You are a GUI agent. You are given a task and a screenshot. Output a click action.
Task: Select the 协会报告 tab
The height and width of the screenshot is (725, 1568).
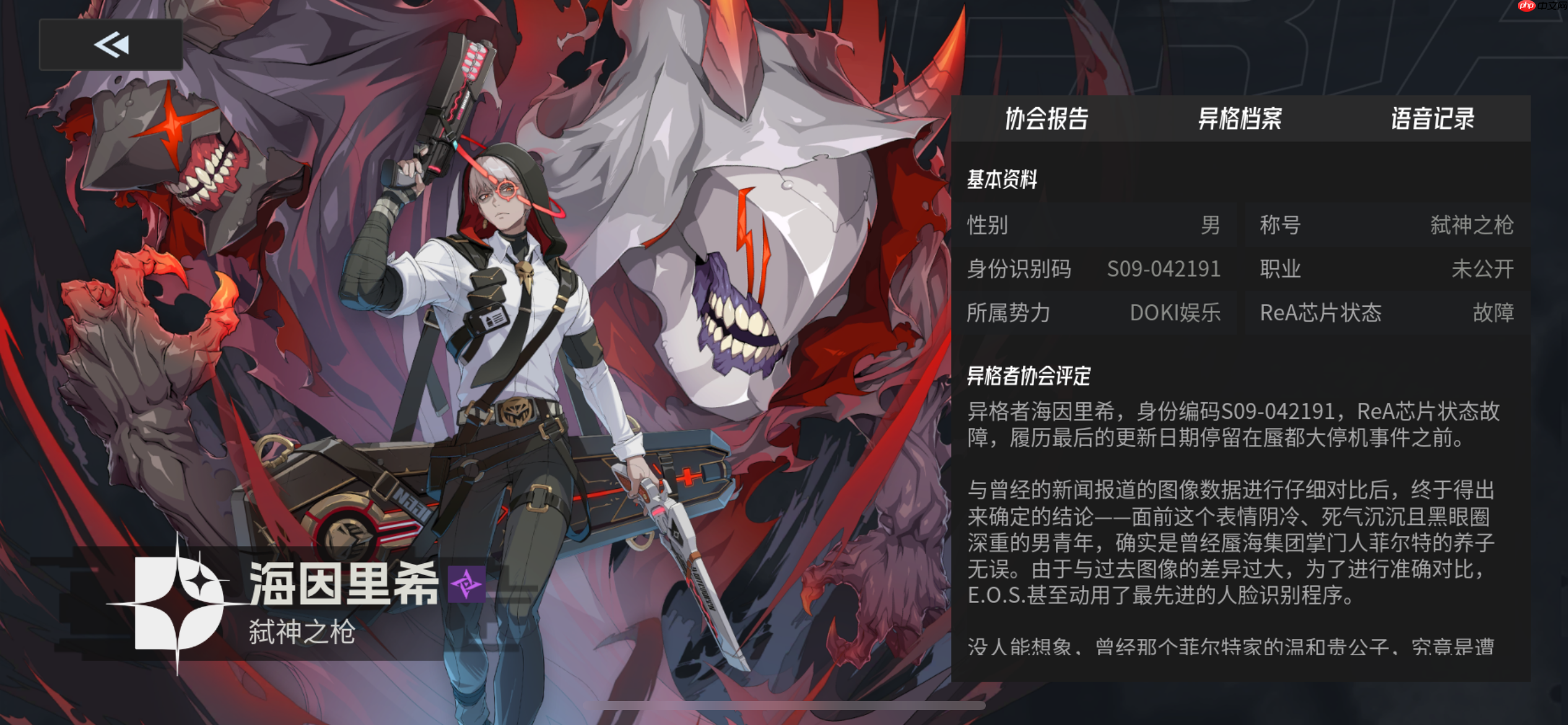point(1048,118)
